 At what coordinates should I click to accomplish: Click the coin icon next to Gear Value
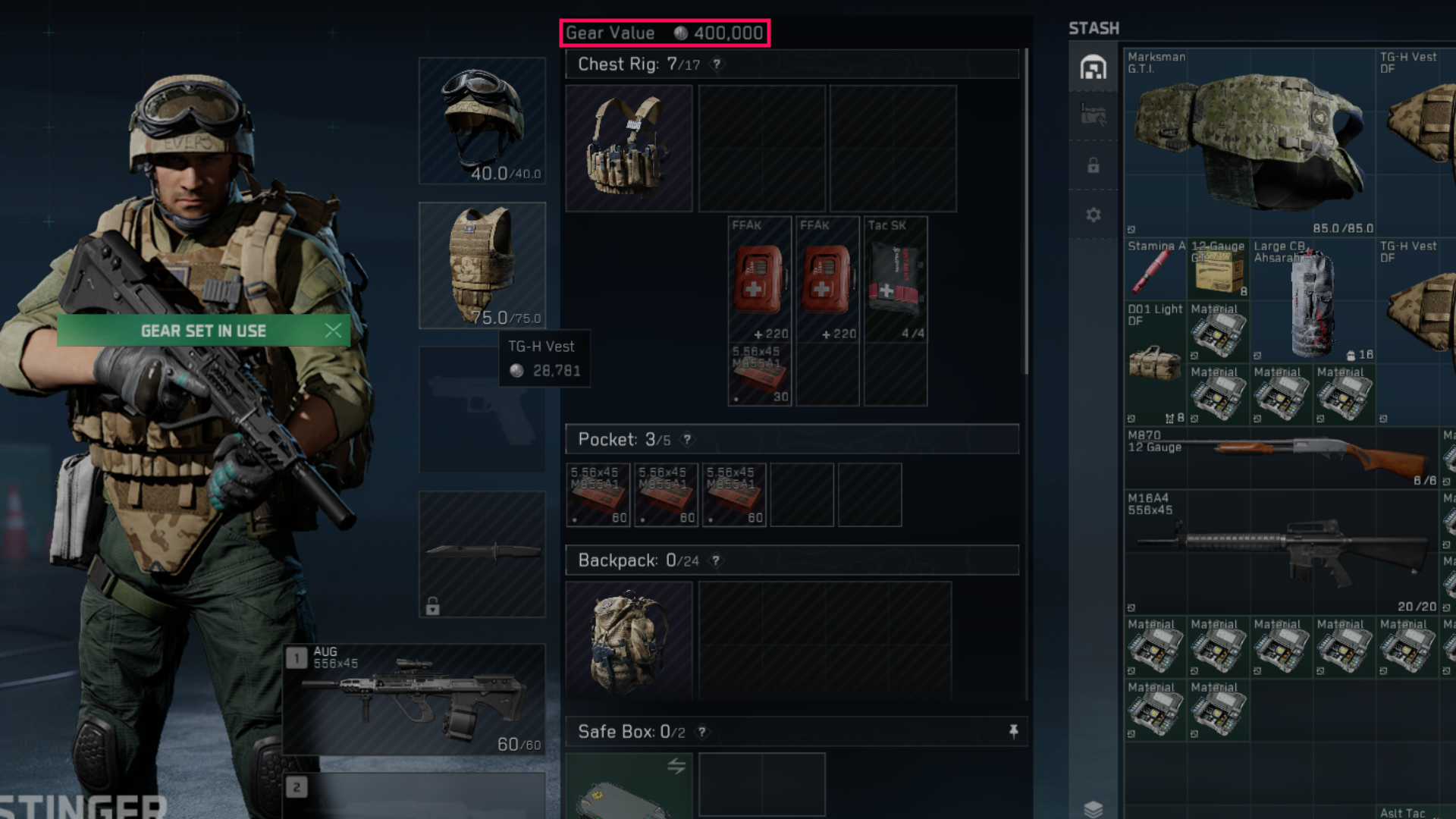pyautogui.click(x=680, y=33)
